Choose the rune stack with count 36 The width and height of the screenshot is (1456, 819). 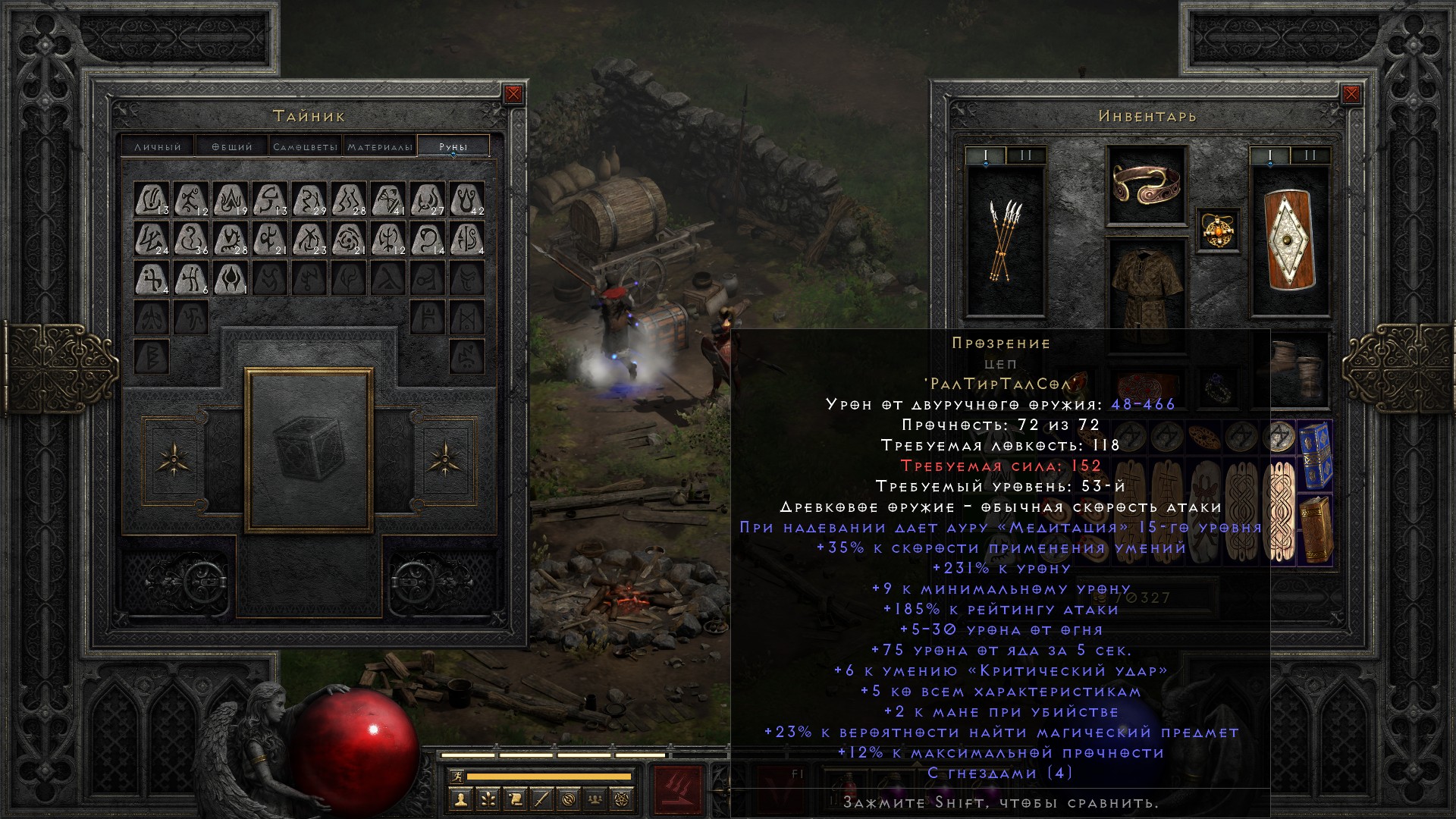coord(191,239)
